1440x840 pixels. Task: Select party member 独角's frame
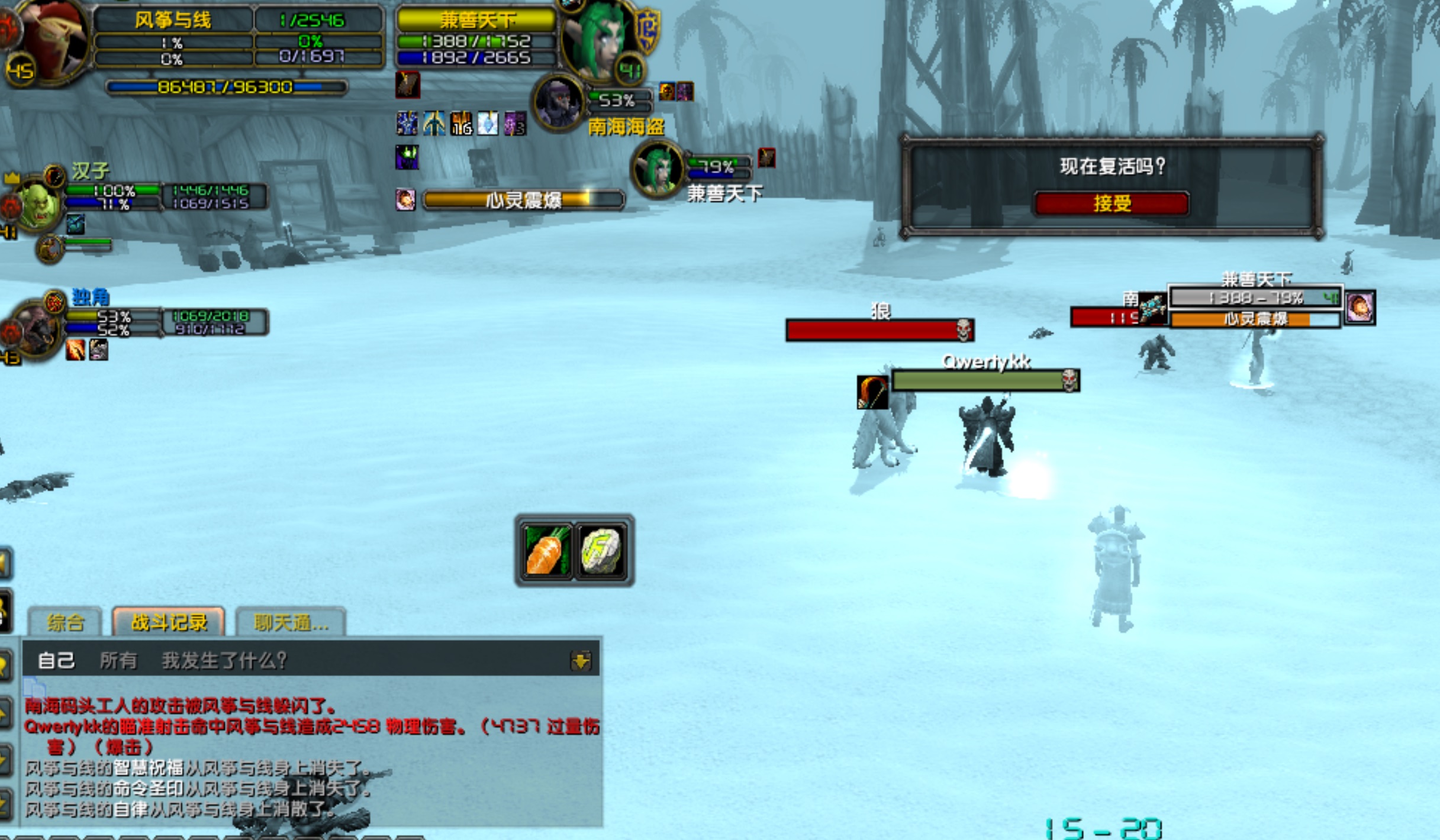click(36, 328)
